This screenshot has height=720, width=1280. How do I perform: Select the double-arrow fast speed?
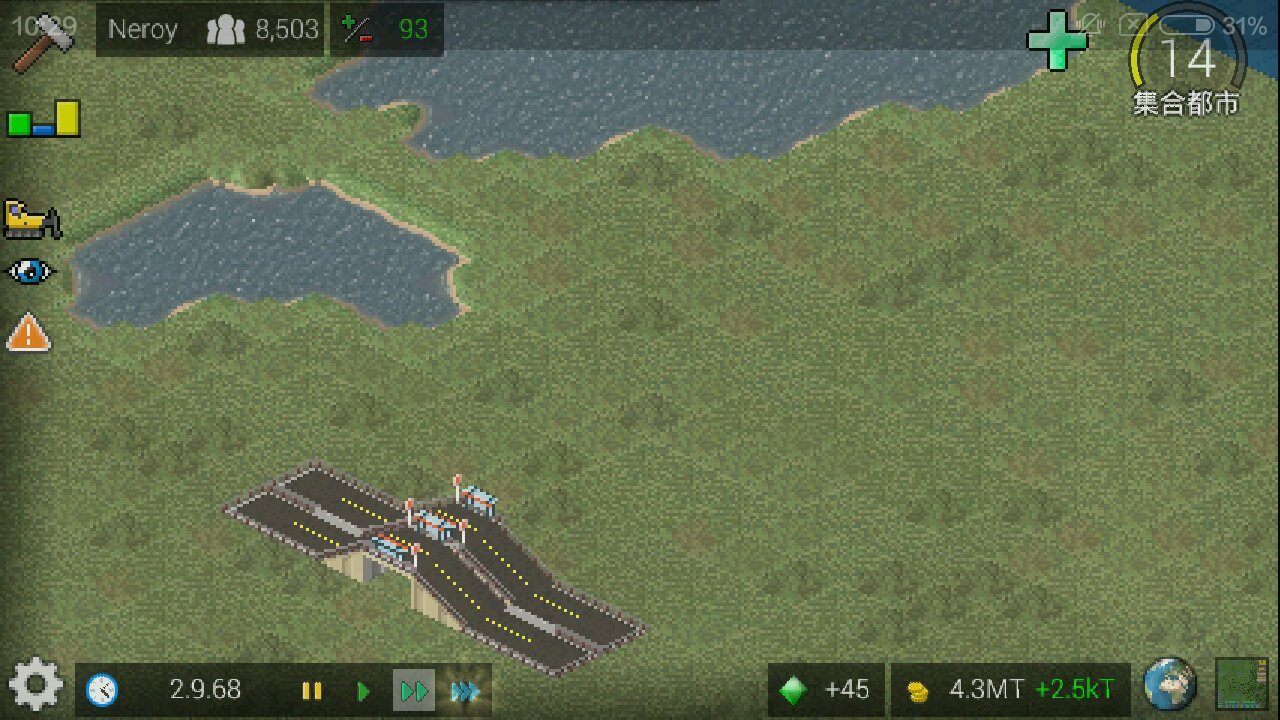[413, 691]
